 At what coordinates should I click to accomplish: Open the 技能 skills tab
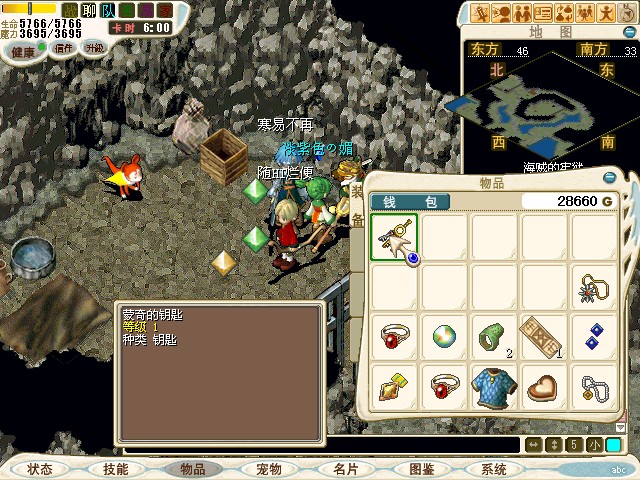point(115,469)
